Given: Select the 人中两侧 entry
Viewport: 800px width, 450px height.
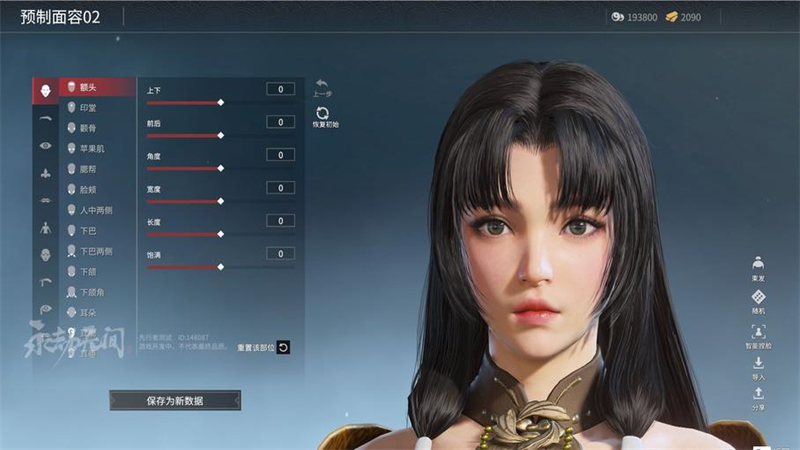Looking at the screenshot, I should click(97, 210).
